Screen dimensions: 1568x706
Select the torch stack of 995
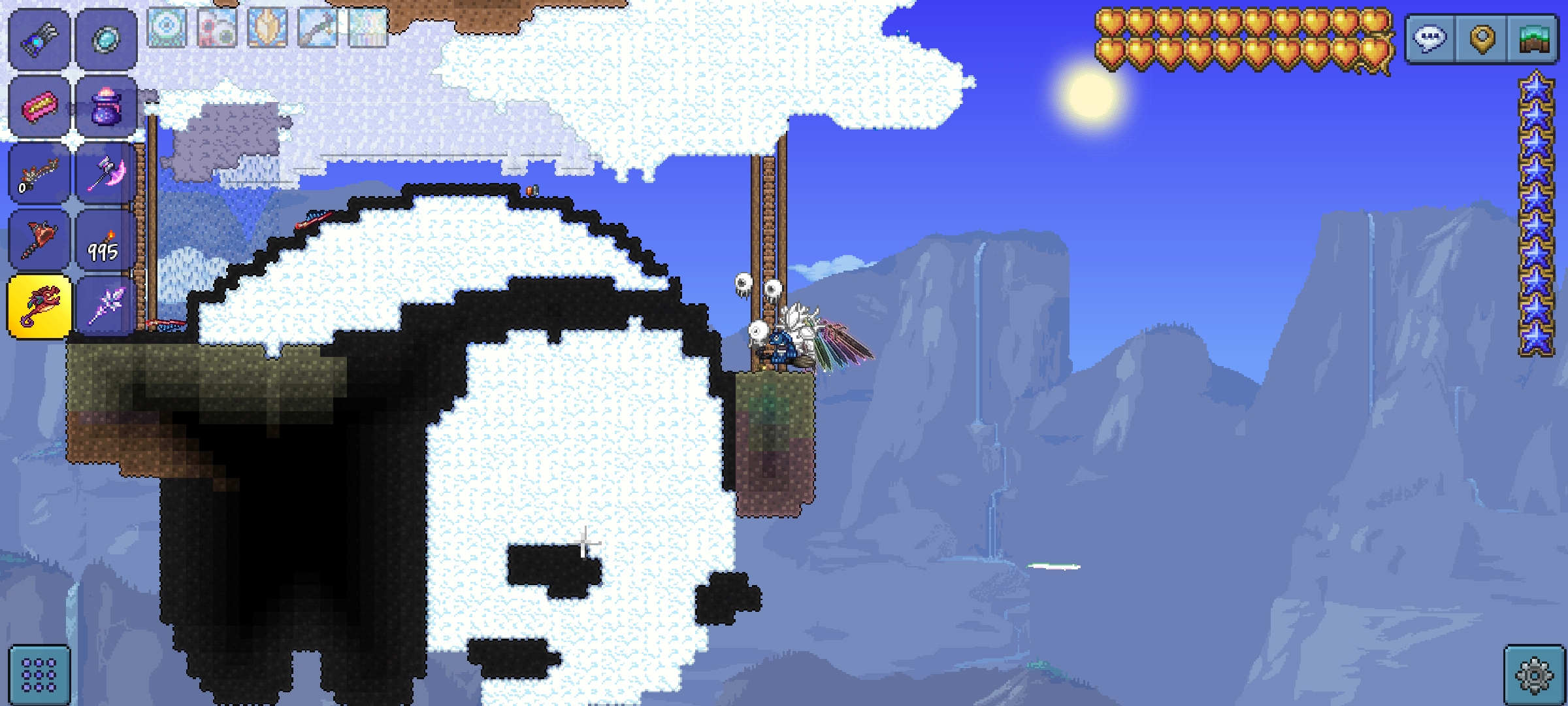[106, 241]
